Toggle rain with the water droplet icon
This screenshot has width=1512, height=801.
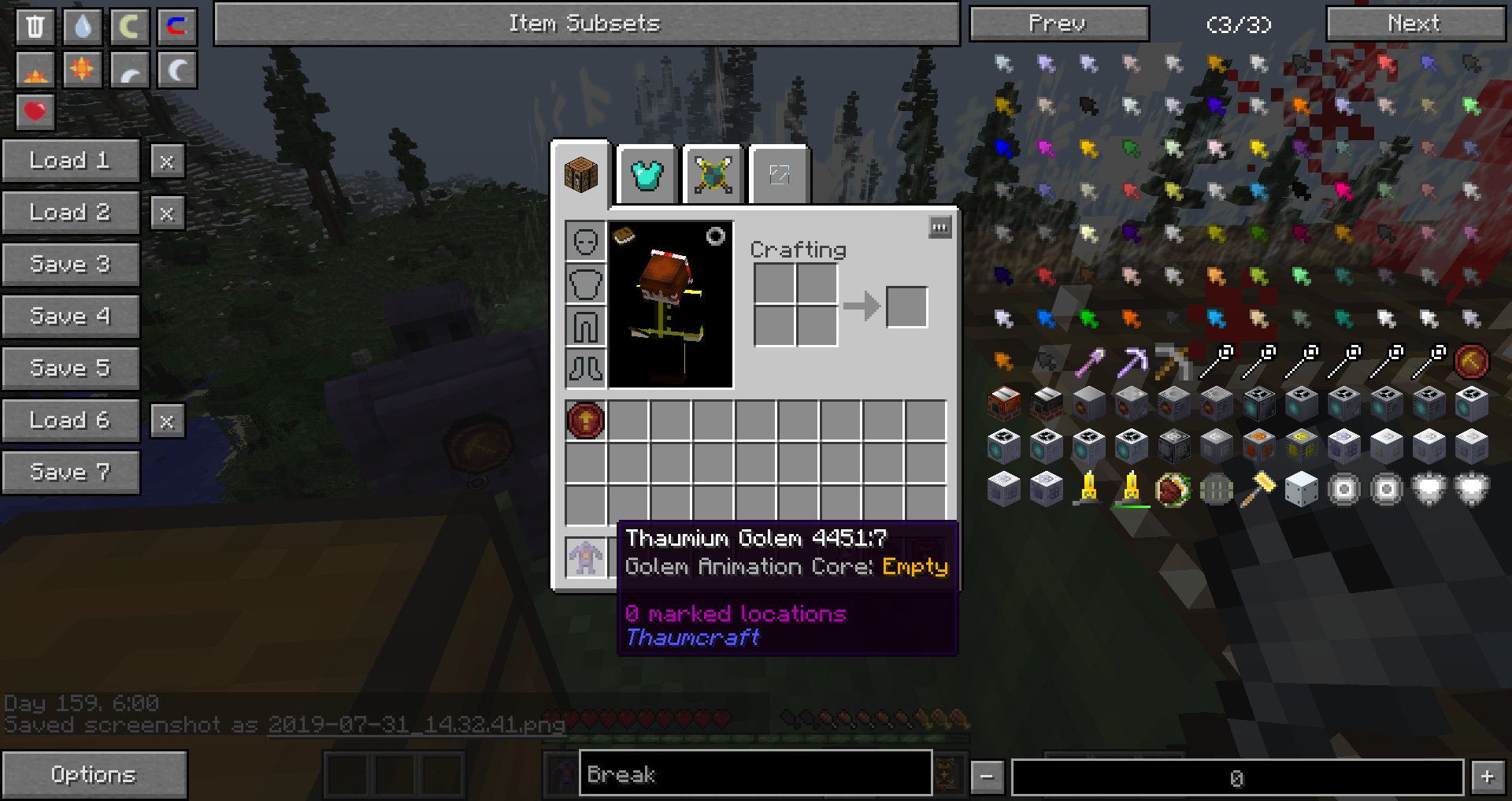(x=82, y=26)
